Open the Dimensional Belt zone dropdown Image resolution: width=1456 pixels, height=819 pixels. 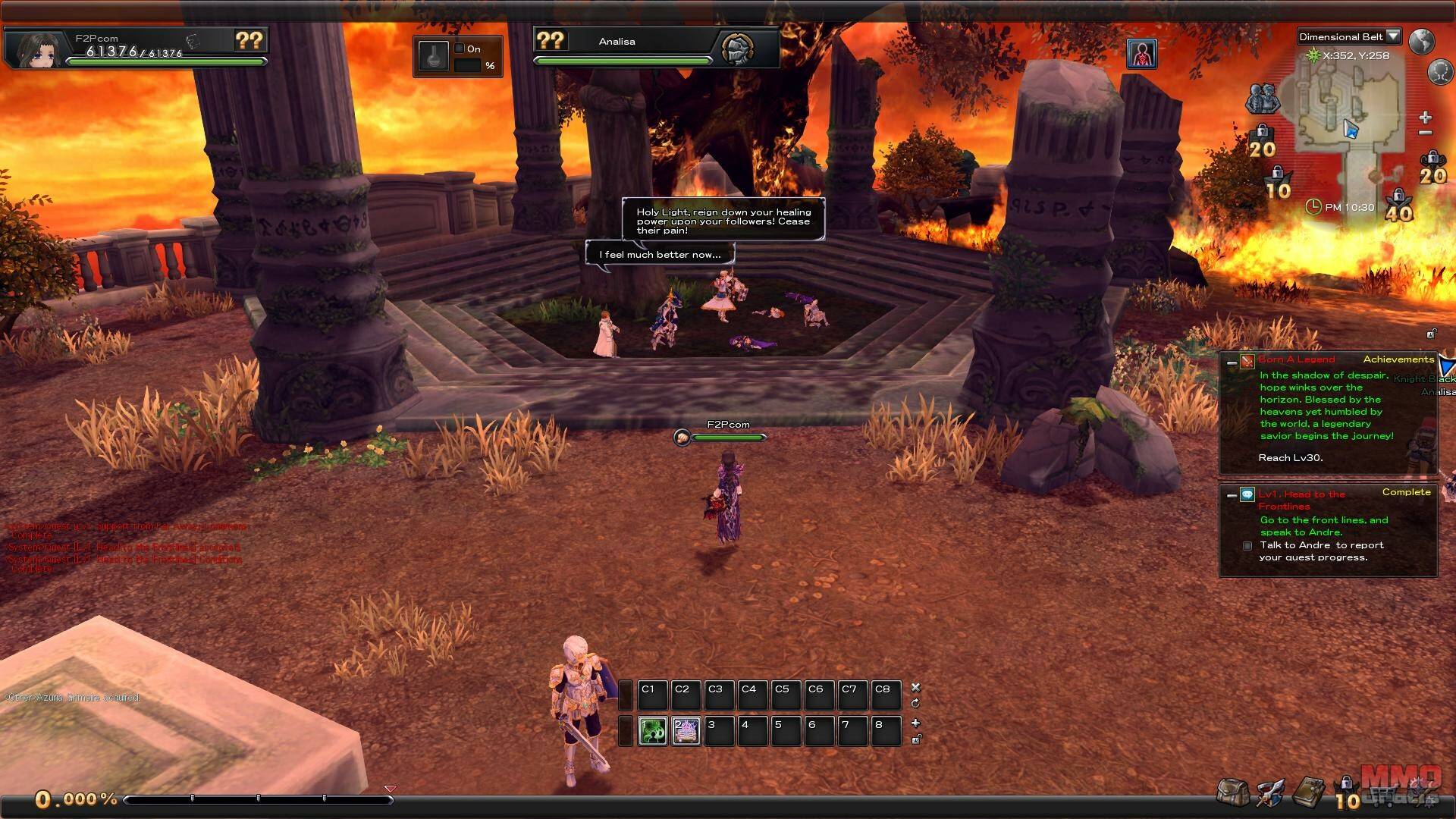click(1392, 36)
